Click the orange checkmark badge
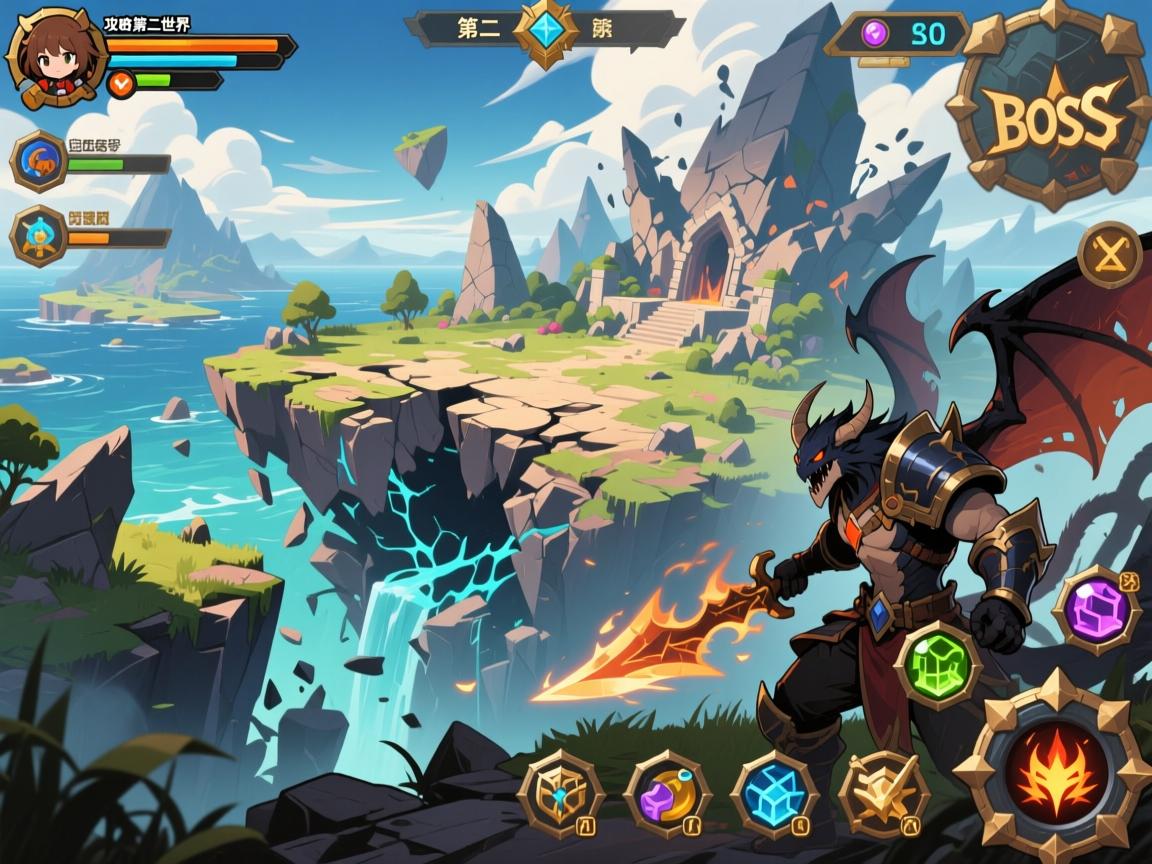The width and height of the screenshot is (1152, 864). coord(121,84)
